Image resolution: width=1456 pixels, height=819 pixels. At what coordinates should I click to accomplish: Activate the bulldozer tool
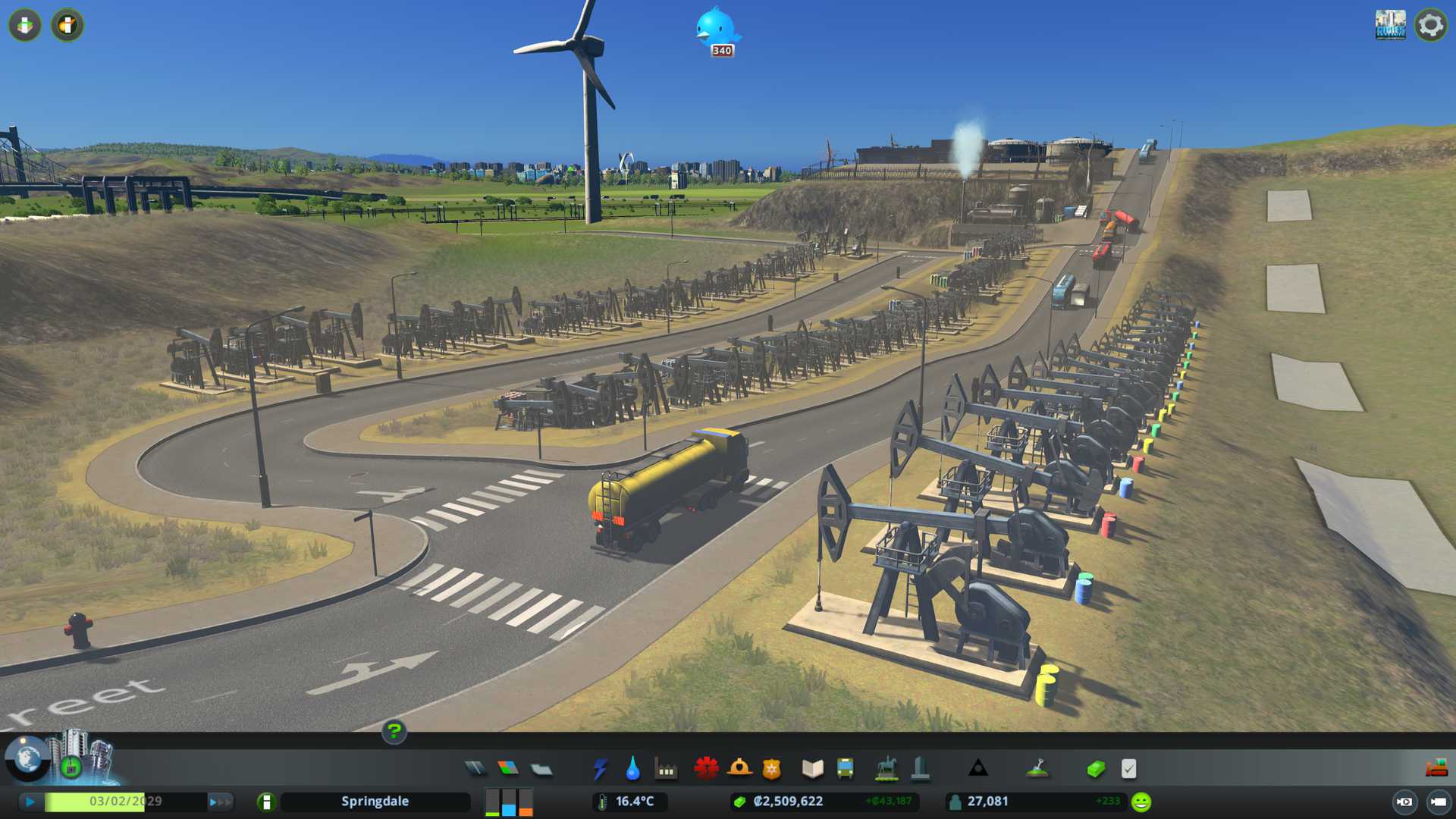click(1436, 768)
